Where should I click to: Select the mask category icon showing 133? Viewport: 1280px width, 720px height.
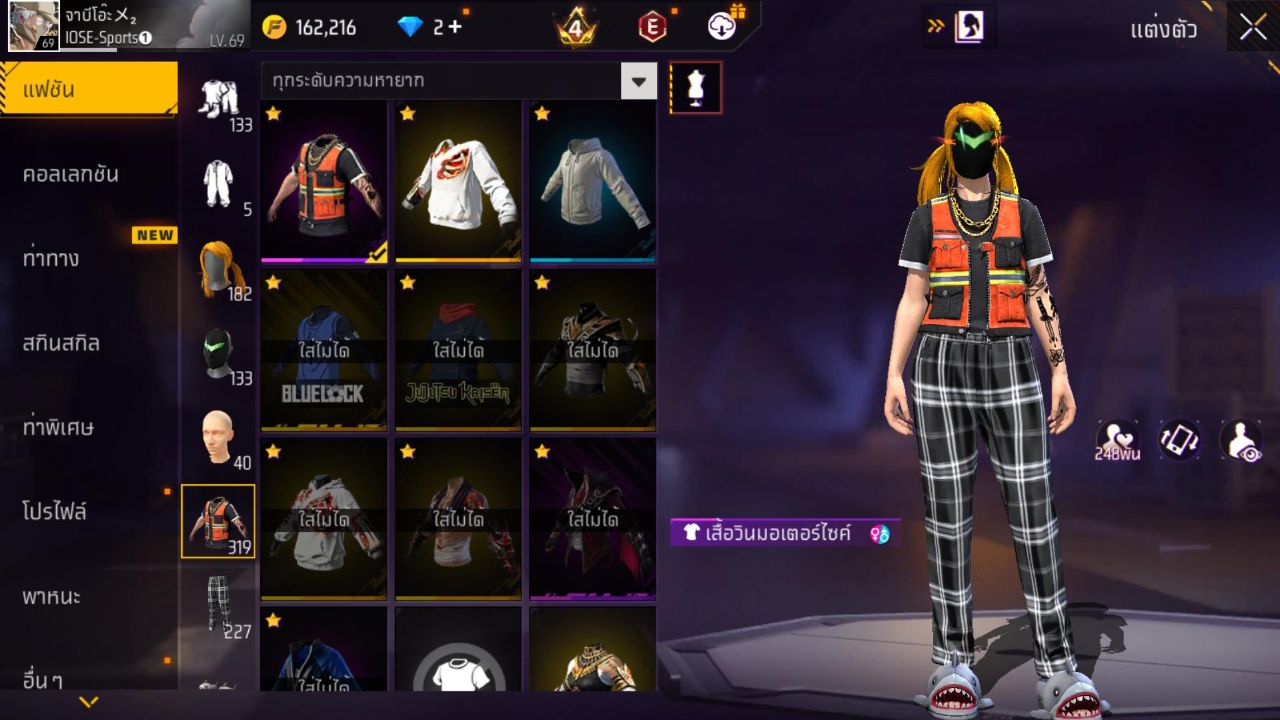219,349
